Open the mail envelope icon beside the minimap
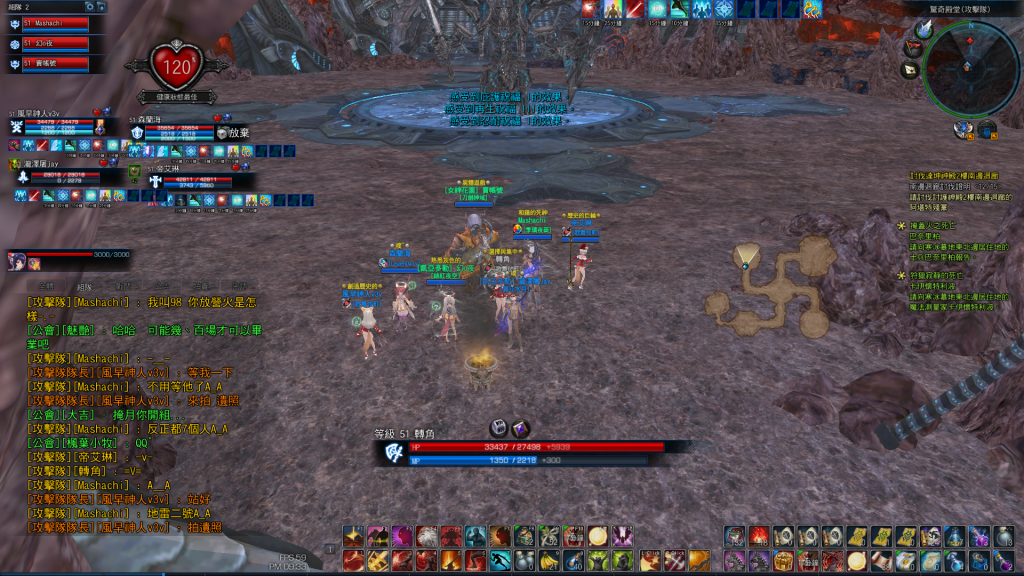The width and height of the screenshot is (1024, 576). pyautogui.click(x=910, y=70)
